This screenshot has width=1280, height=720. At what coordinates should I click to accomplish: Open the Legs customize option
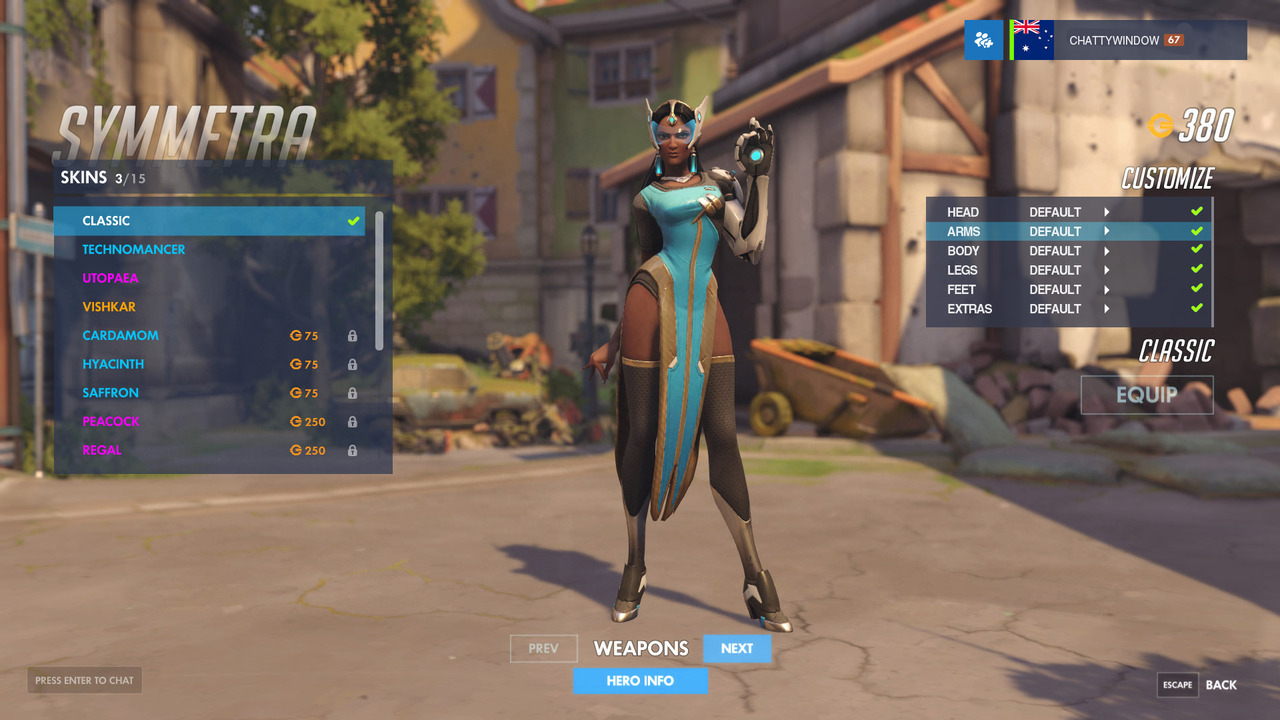click(x=1067, y=270)
